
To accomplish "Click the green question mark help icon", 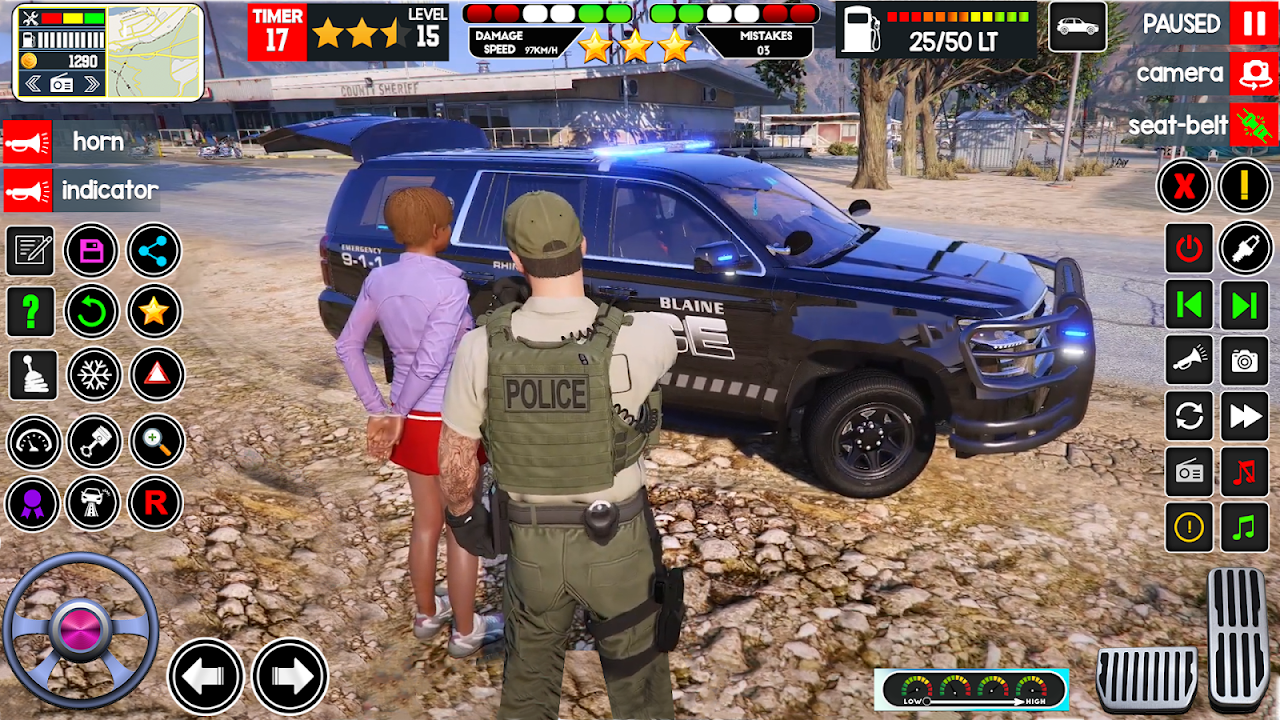I will click(31, 312).
